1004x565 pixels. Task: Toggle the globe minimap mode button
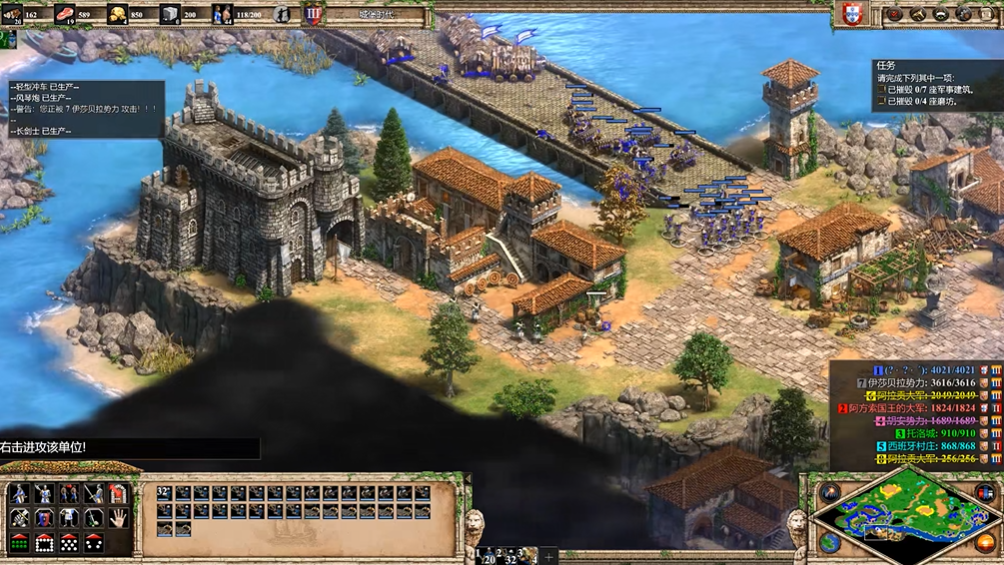829,543
